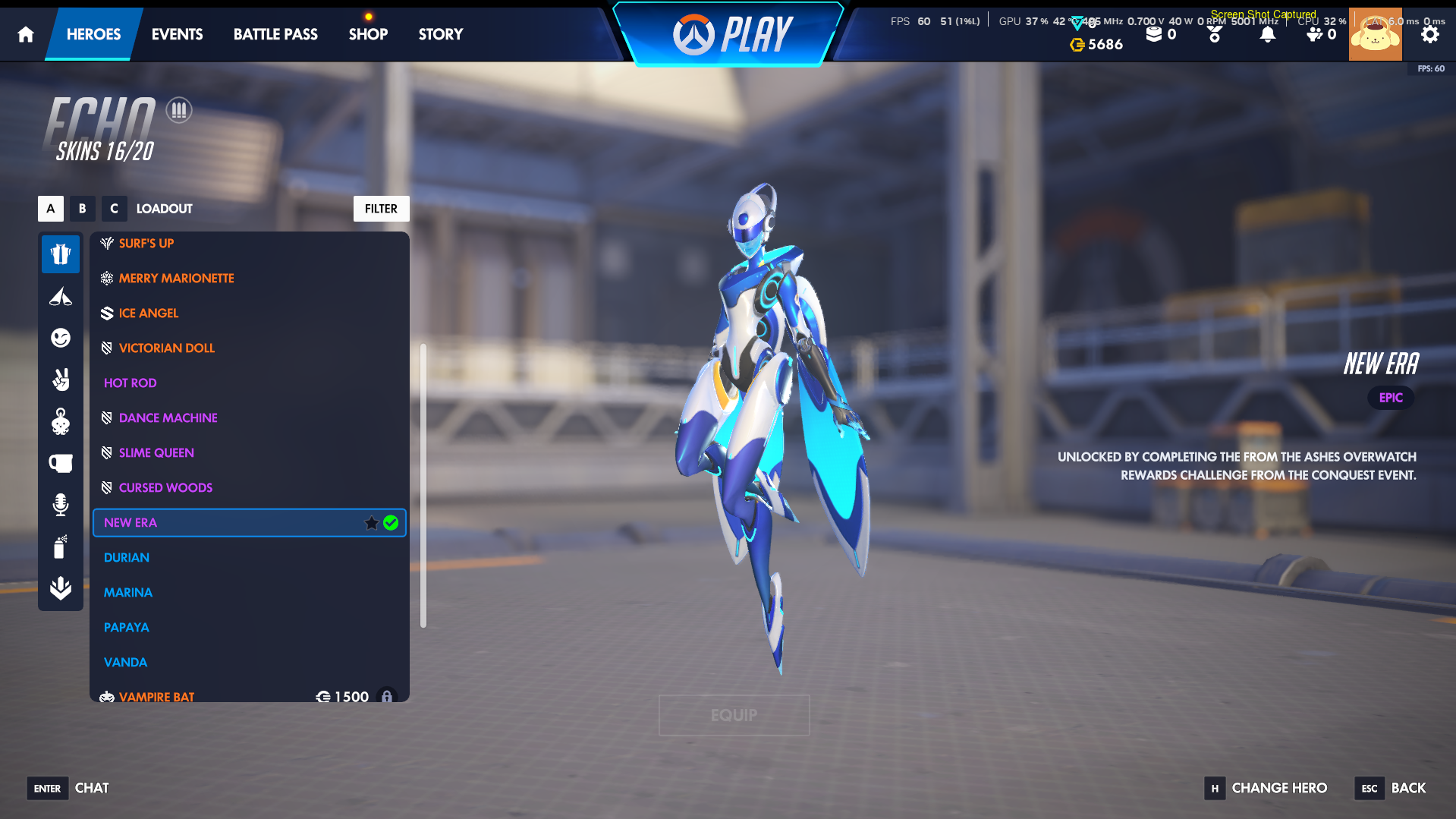Open the notifications bell icon
The width and height of the screenshot is (1456, 819).
pos(1266,33)
